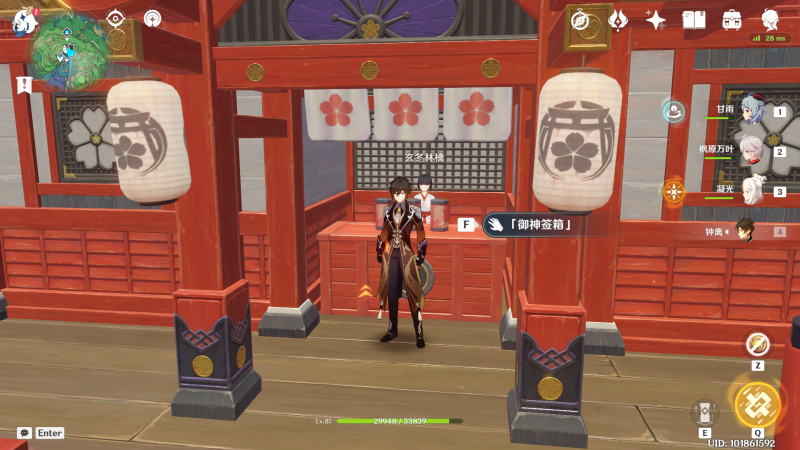Viewport: 800px width, 450px height.
Task: Open the Adventurer Handbook book icon
Action: coord(694,19)
